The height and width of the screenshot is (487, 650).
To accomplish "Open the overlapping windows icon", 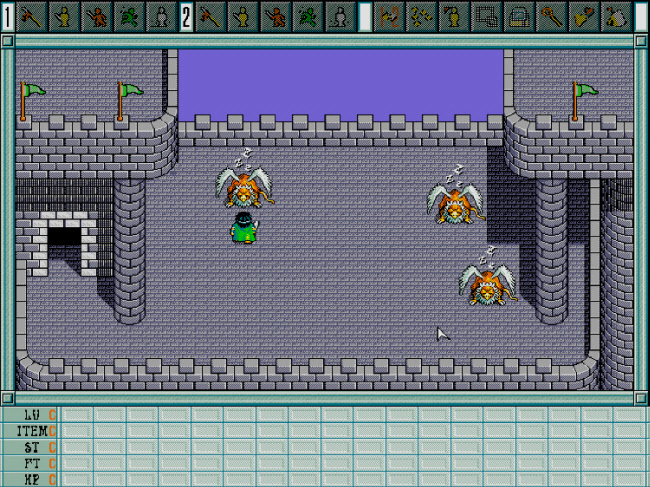I will [x=487, y=16].
